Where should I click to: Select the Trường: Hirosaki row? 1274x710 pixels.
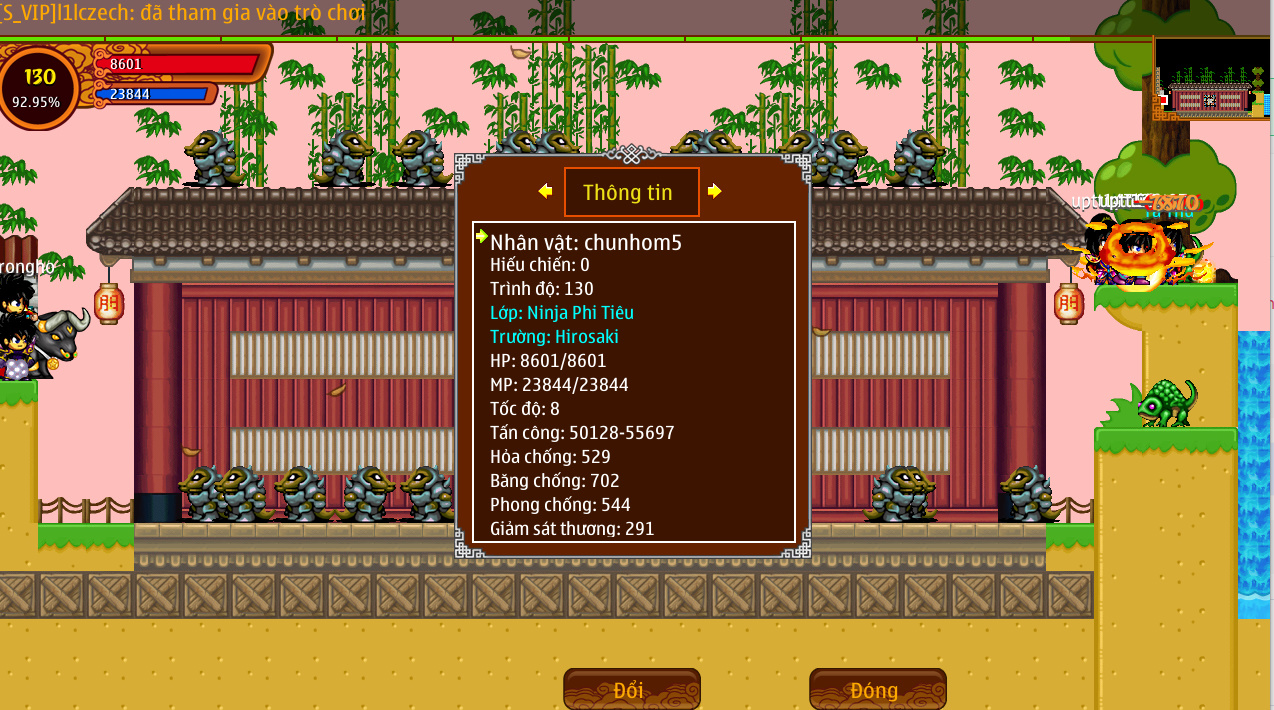(x=561, y=337)
